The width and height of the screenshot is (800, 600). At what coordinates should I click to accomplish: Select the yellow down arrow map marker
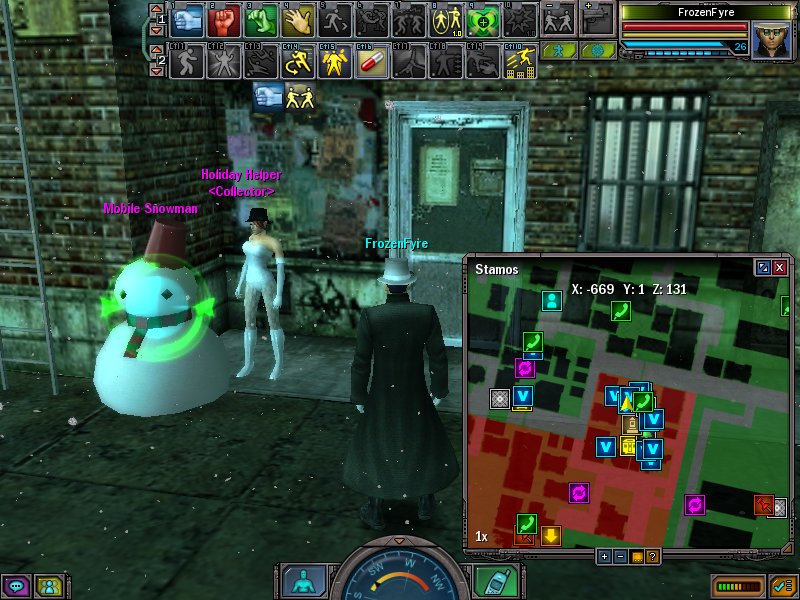point(550,536)
